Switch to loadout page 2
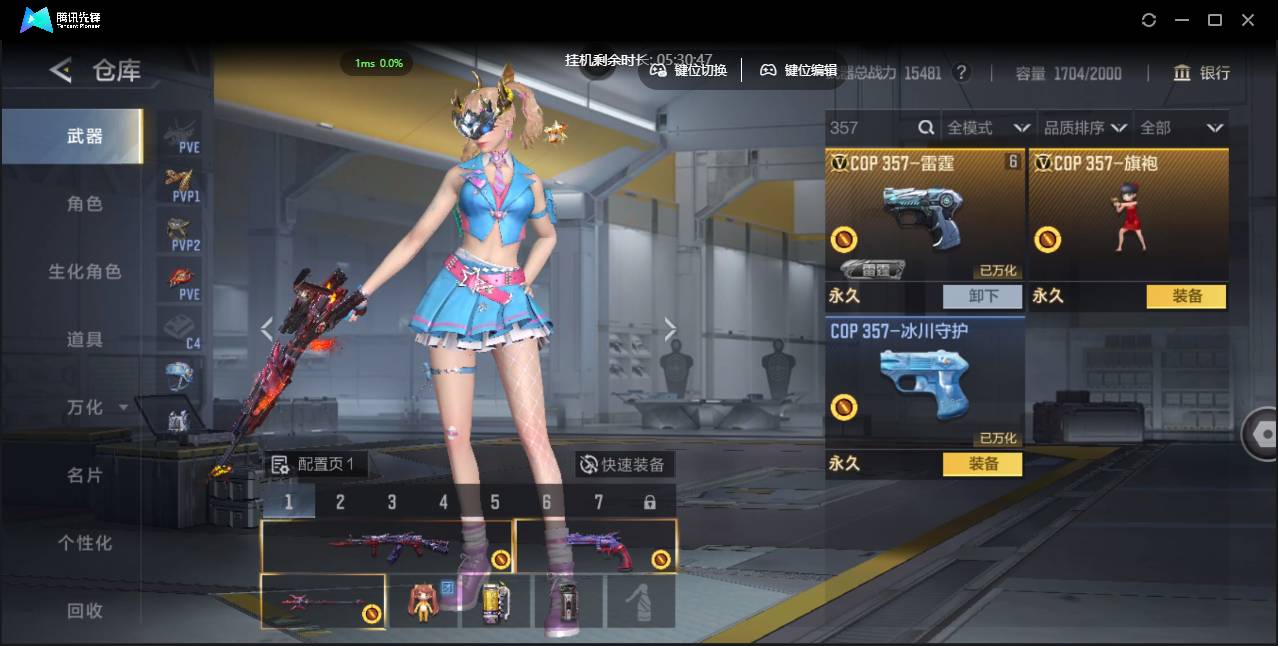 click(x=340, y=502)
